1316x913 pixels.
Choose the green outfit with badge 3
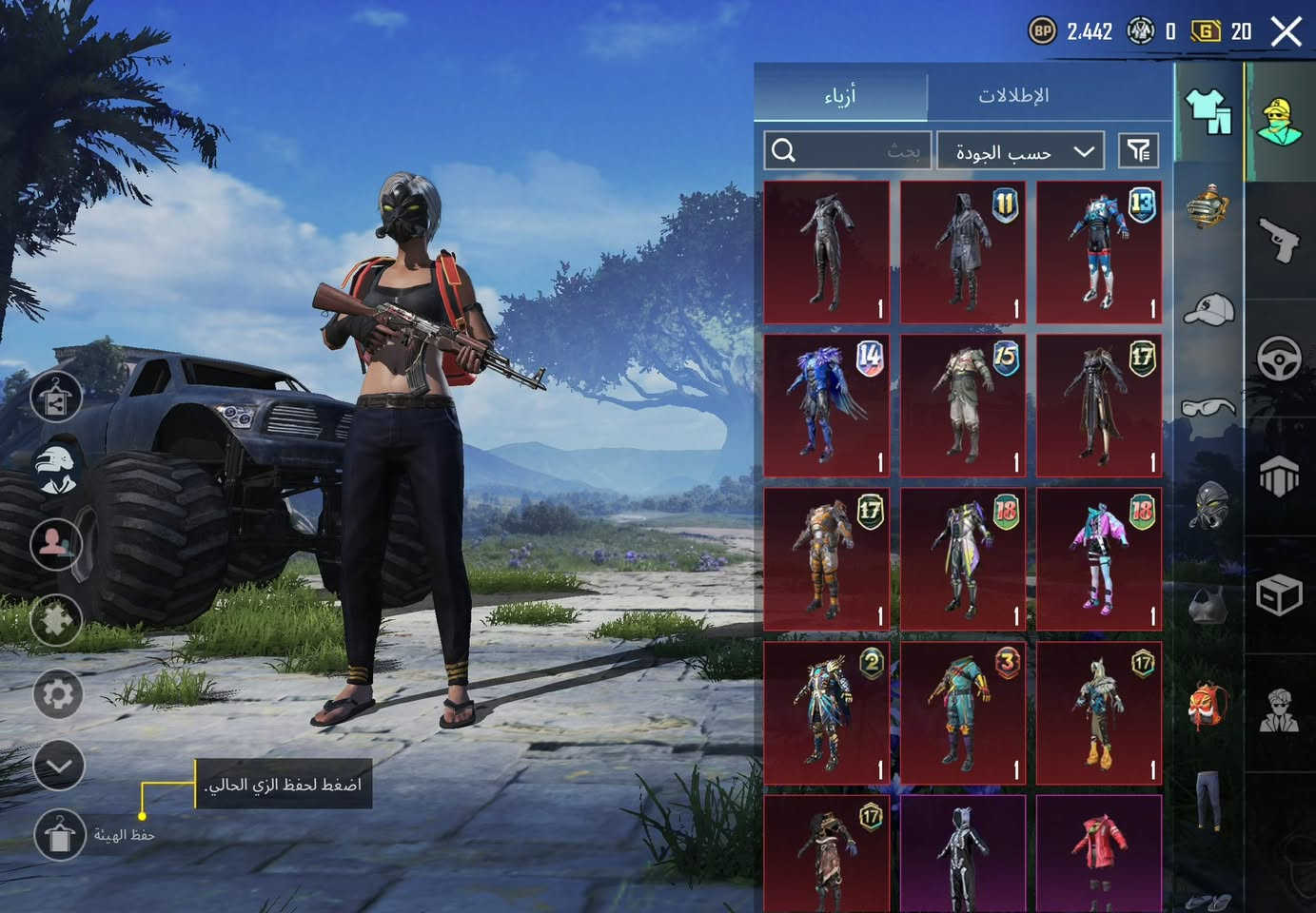(x=963, y=712)
